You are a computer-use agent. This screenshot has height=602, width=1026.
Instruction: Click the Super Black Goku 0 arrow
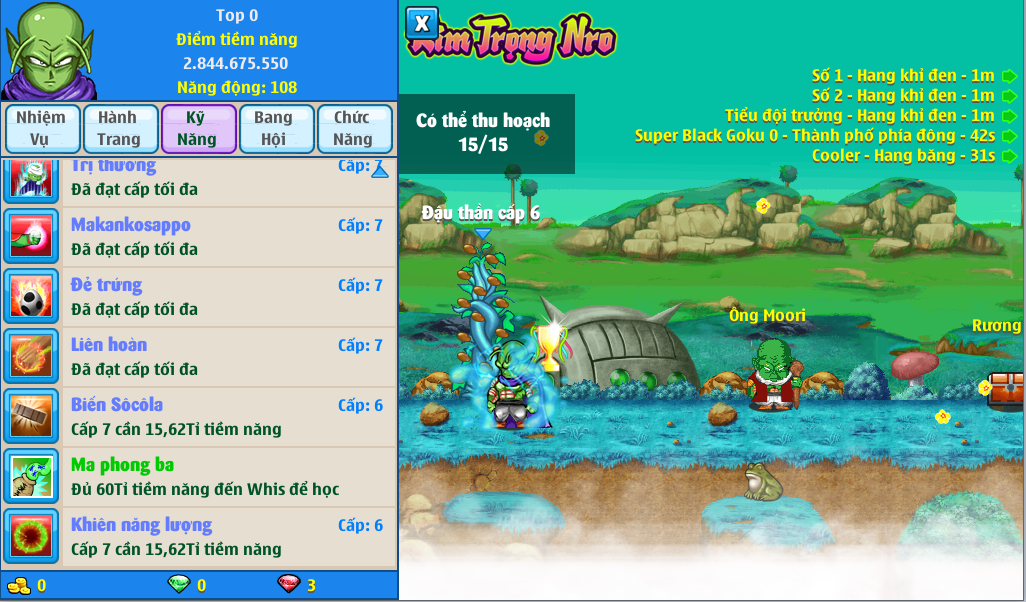pos(1009,136)
